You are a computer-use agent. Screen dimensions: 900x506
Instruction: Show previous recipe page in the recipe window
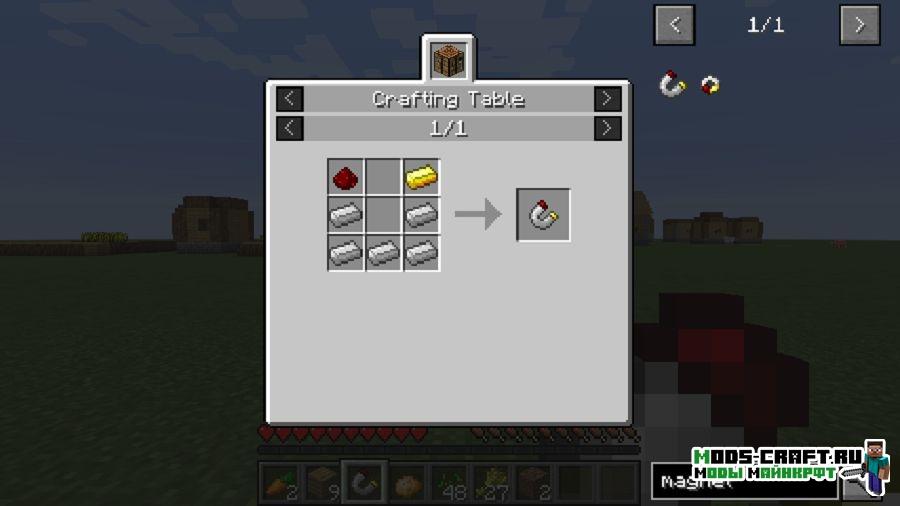click(x=289, y=128)
